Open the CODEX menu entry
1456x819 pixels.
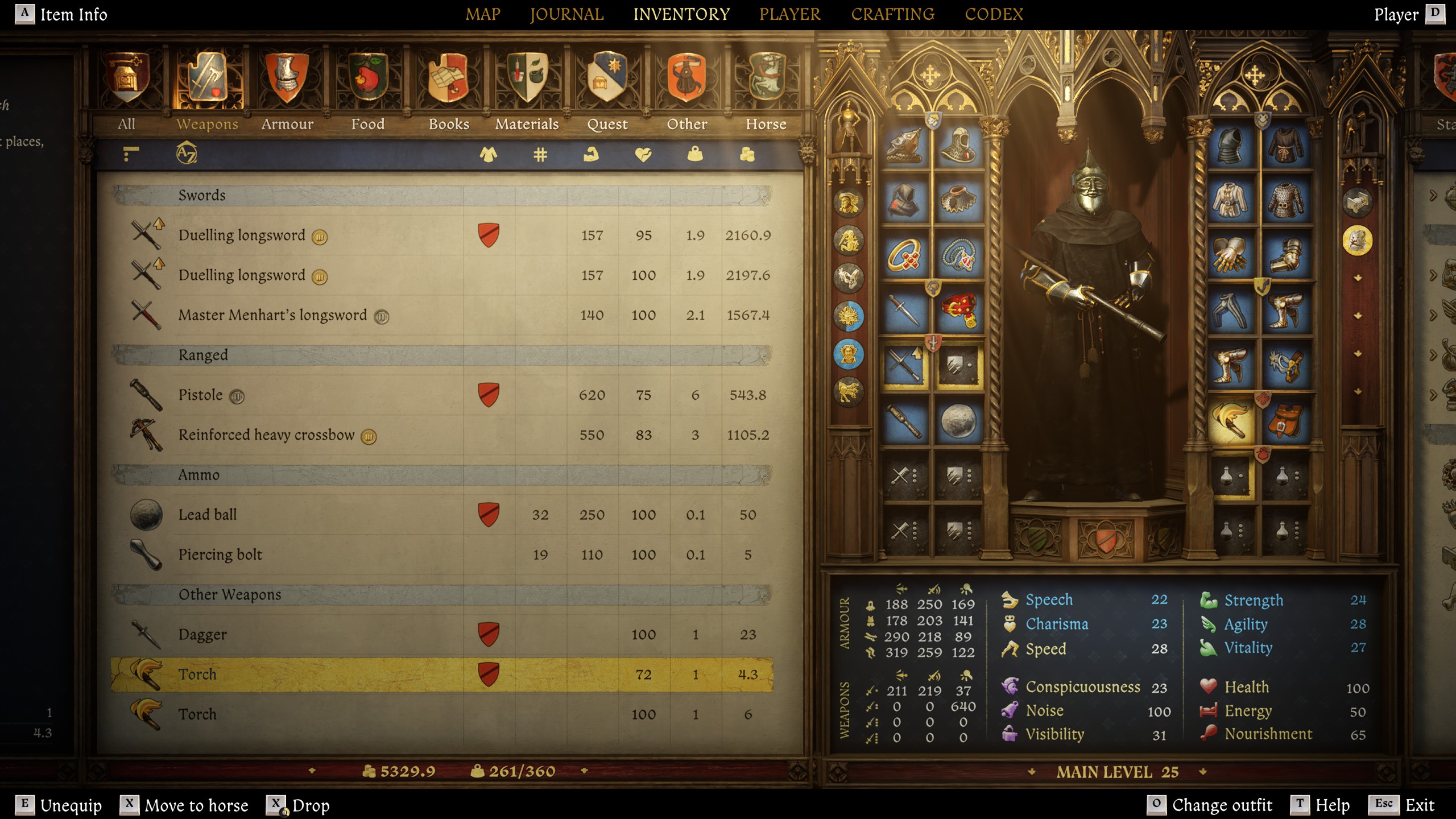995,14
